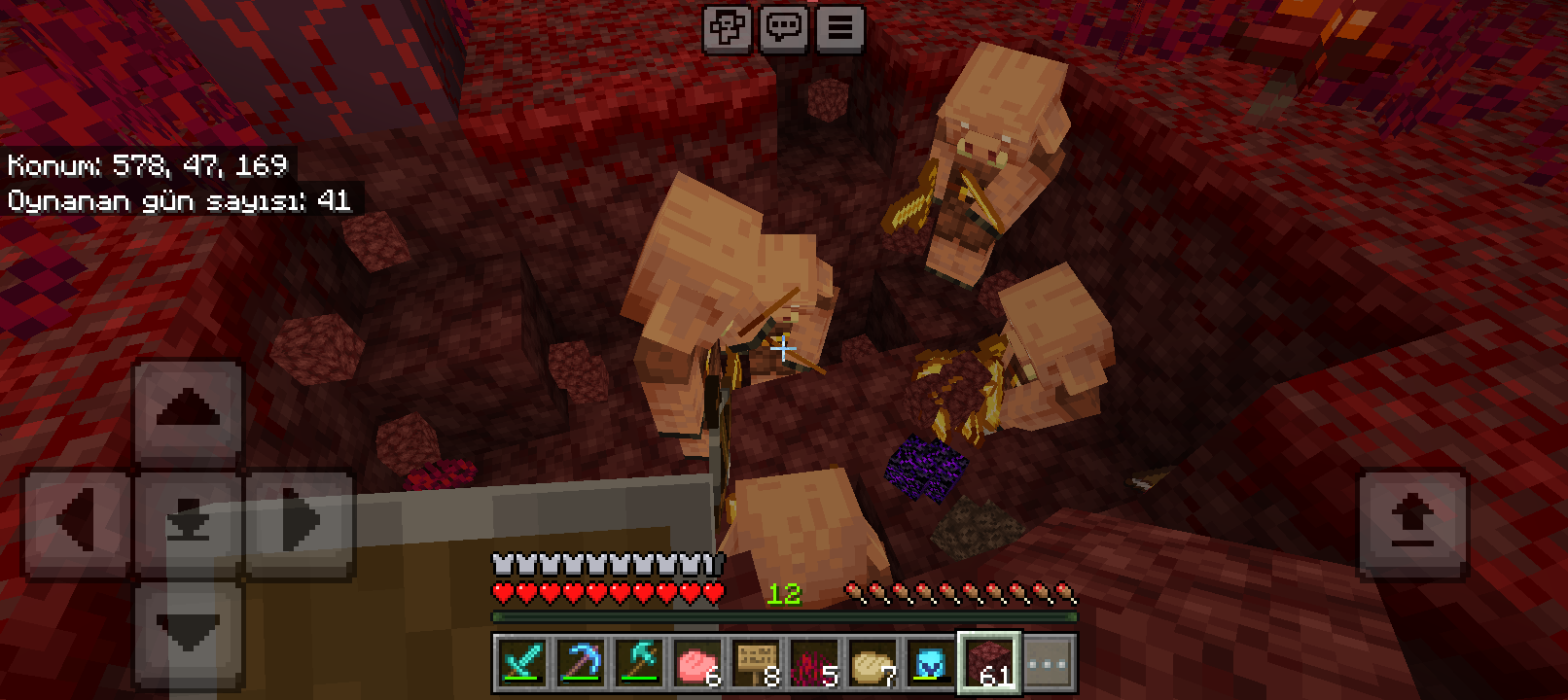Select the sign stack of 8

point(756,664)
